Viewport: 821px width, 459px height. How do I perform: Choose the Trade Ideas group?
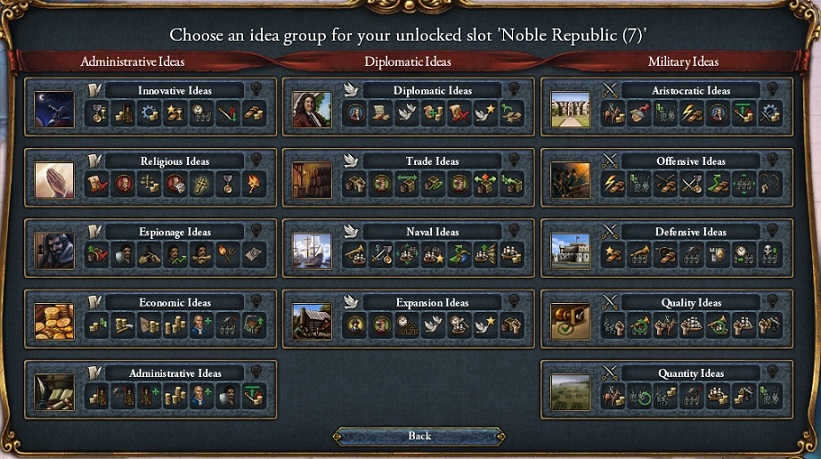[x=433, y=161]
